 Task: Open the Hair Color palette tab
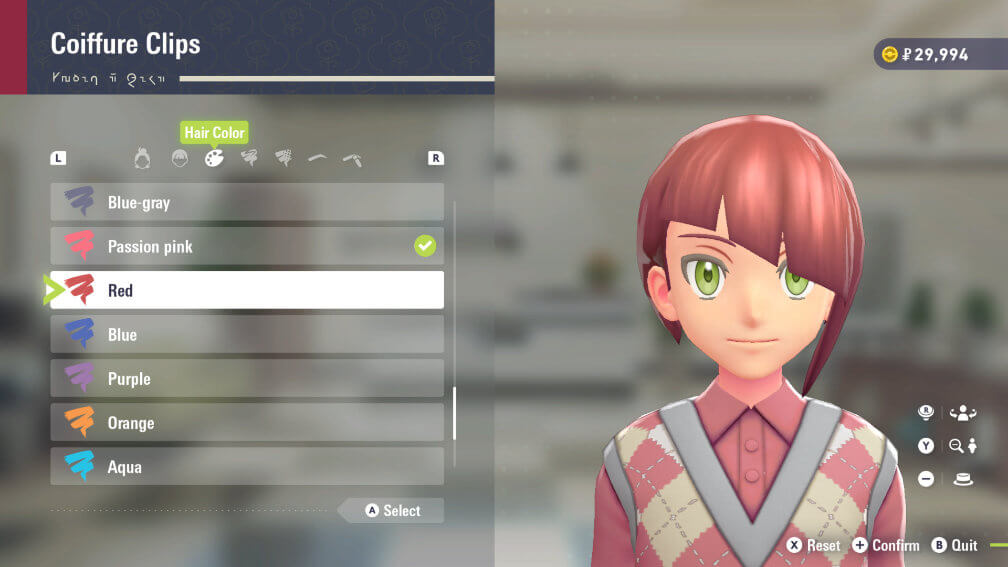214,158
